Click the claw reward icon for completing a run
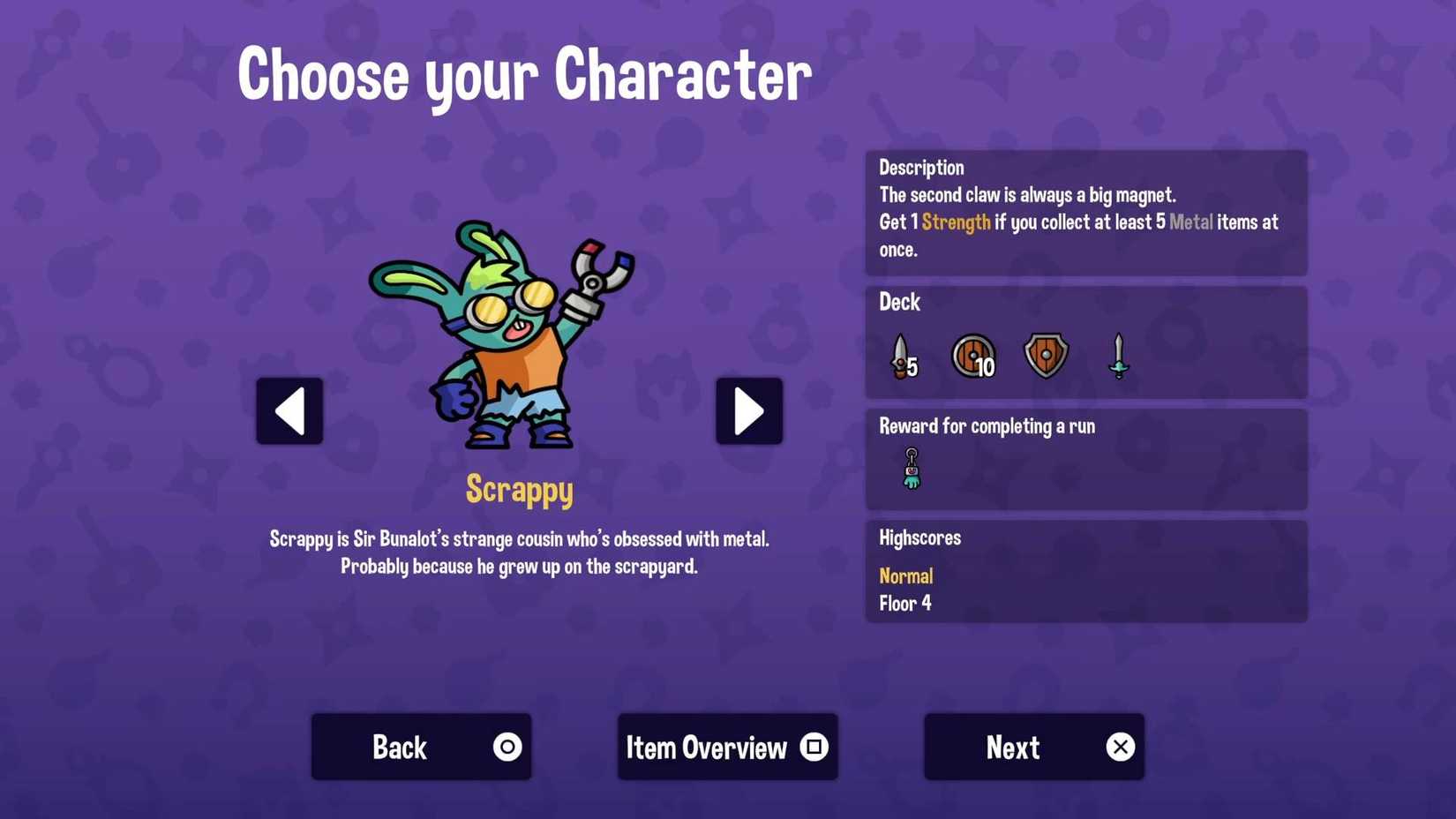Screen dimensions: 1456x819 pyautogui.click(x=912, y=465)
